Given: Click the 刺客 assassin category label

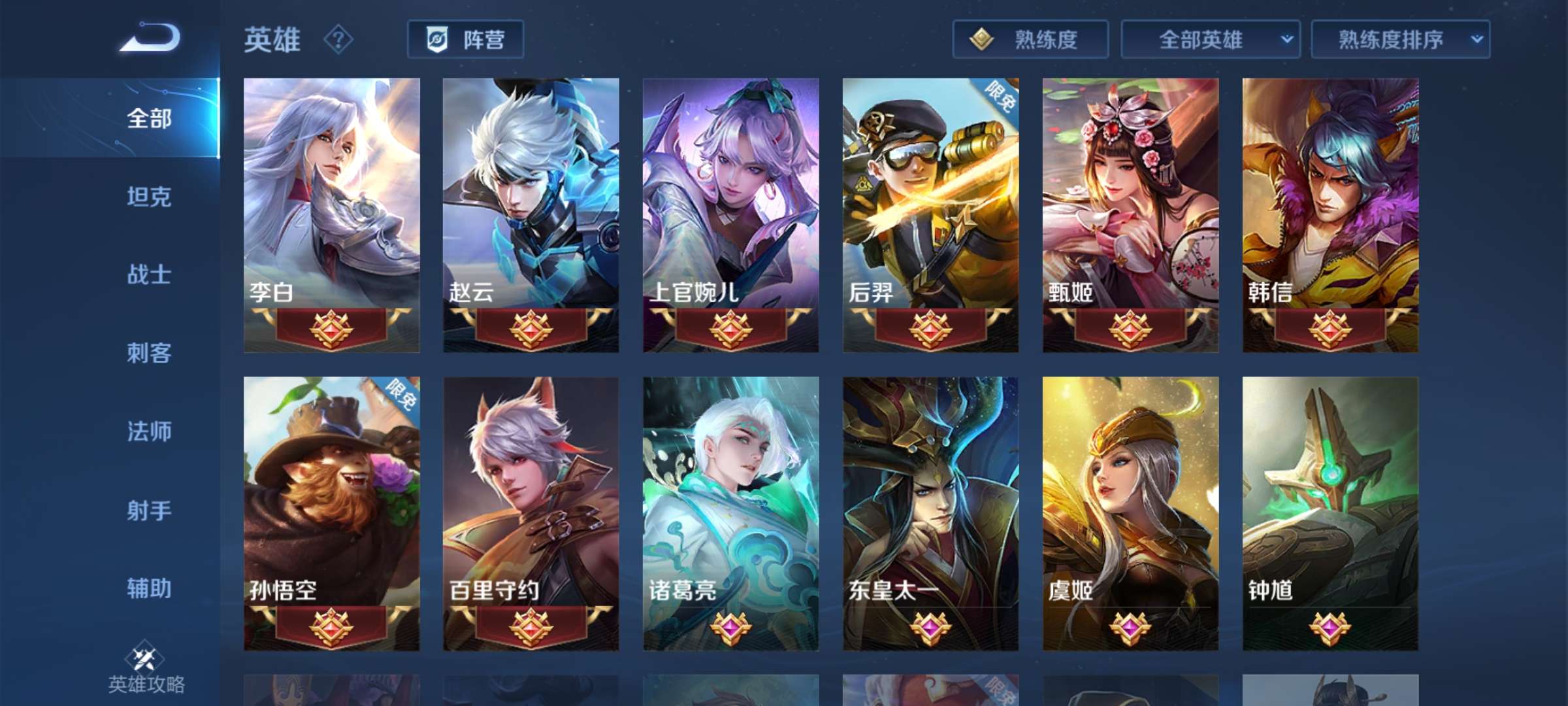Looking at the screenshot, I should 149,353.
